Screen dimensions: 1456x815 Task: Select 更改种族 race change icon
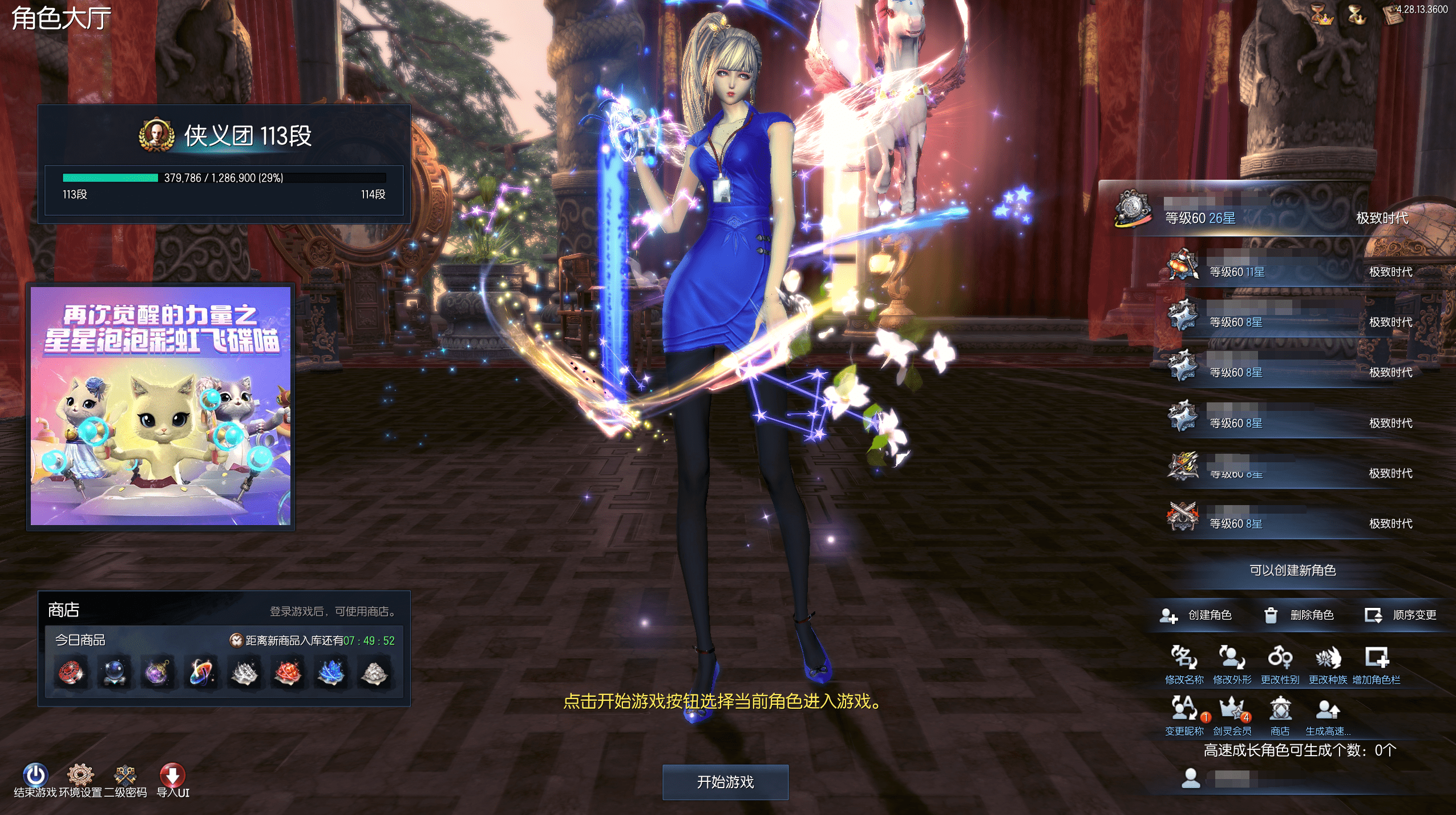pyautogui.click(x=1328, y=659)
